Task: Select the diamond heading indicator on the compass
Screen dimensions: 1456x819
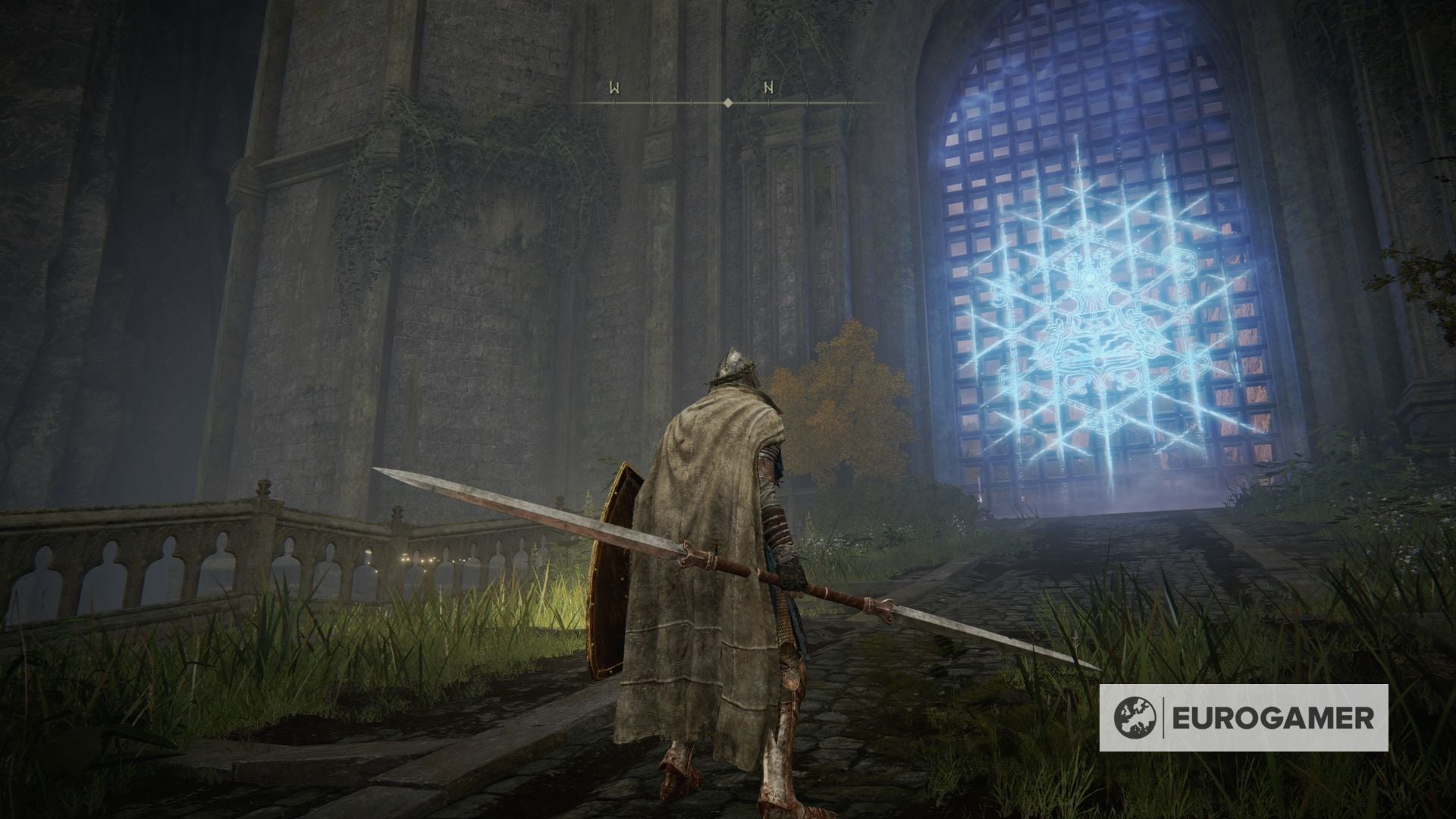Action: pyautogui.click(x=728, y=102)
